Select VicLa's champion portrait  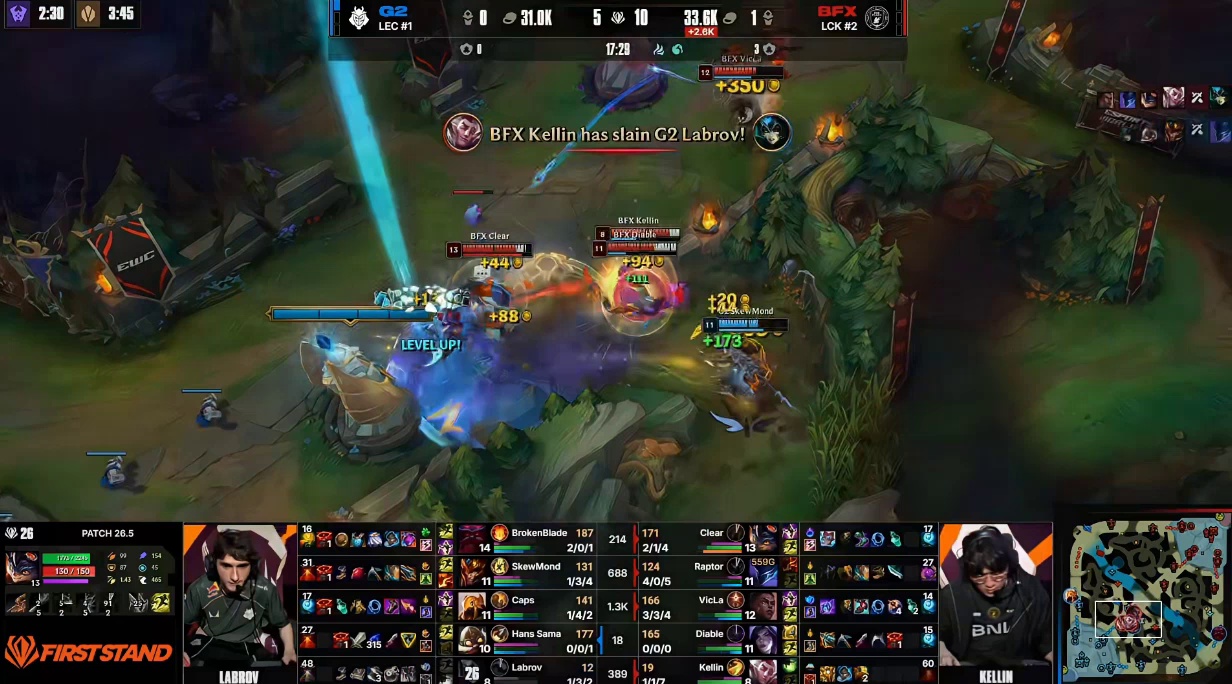(761, 606)
